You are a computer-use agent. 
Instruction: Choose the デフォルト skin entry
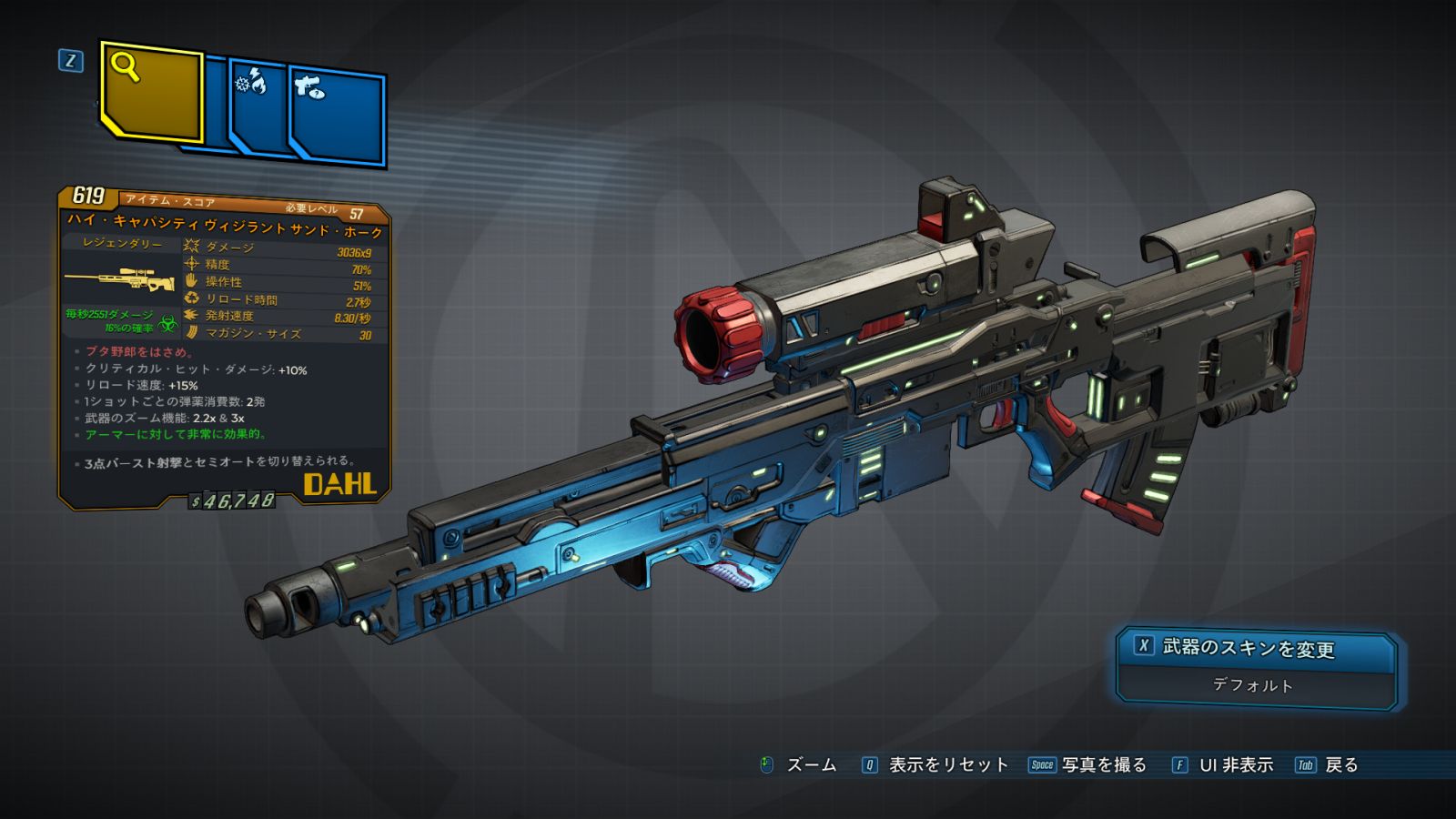[1253, 685]
